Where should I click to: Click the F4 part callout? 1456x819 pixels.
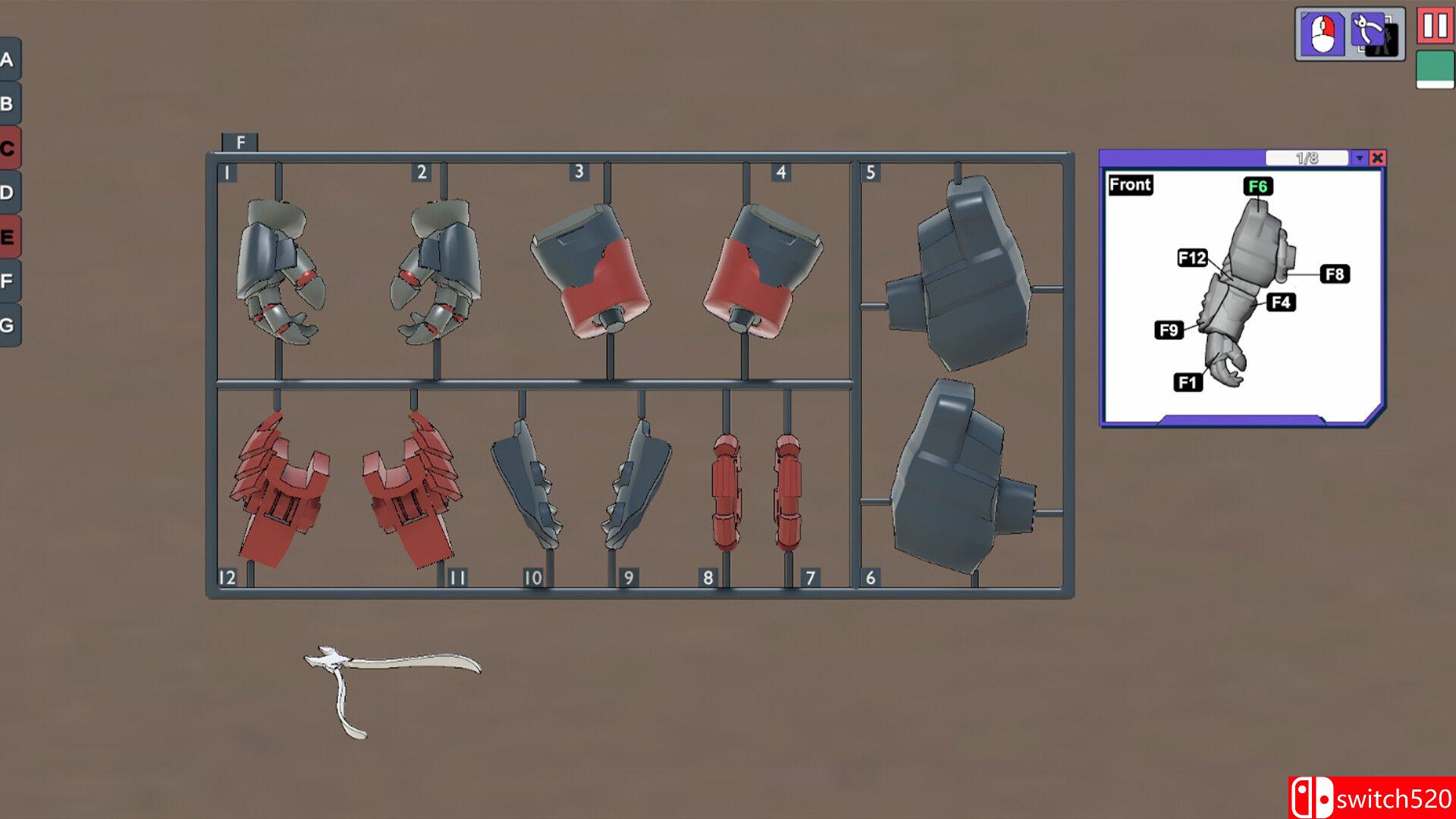tap(1281, 302)
